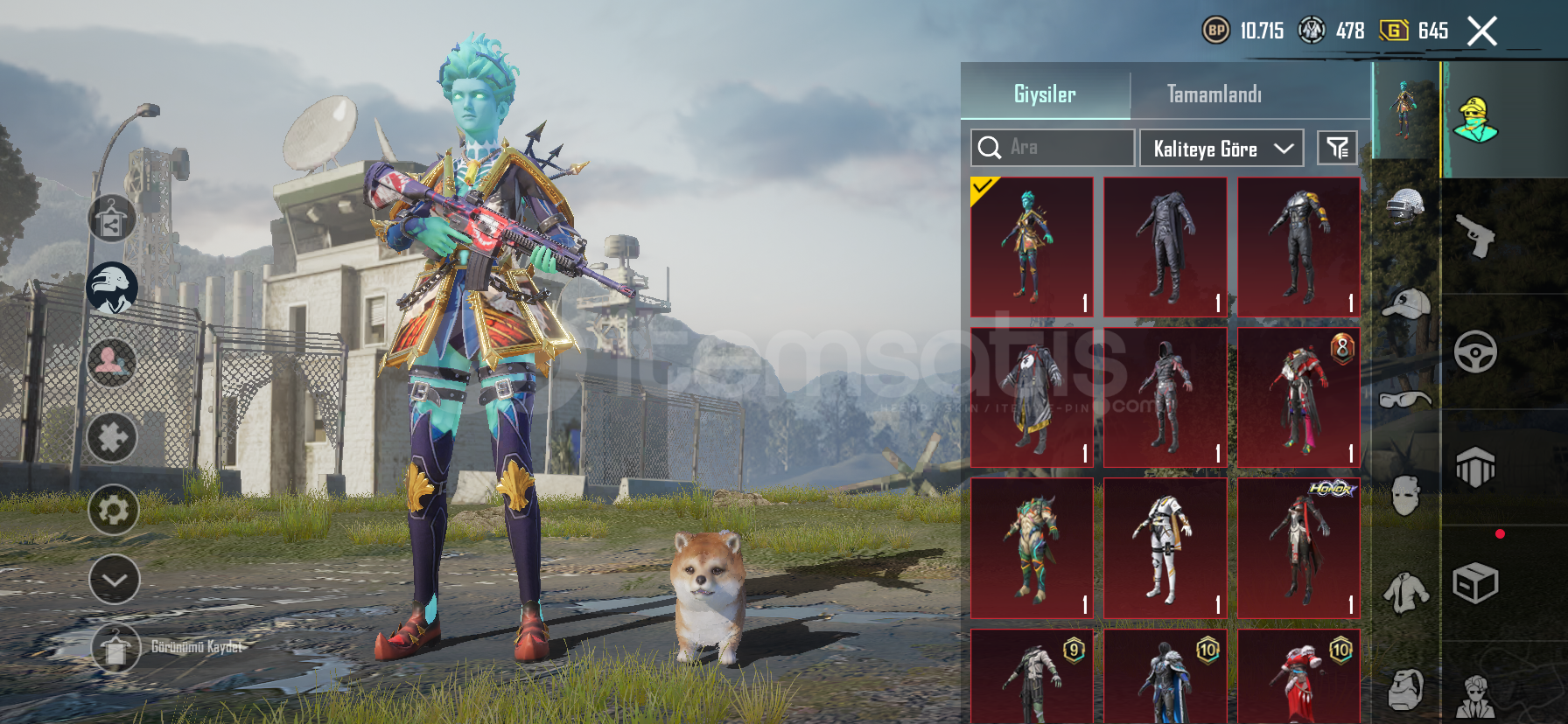This screenshot has height=724, width=1568.
Task: Close the inventory with the X button
Action: click(x=1481, y=31)
